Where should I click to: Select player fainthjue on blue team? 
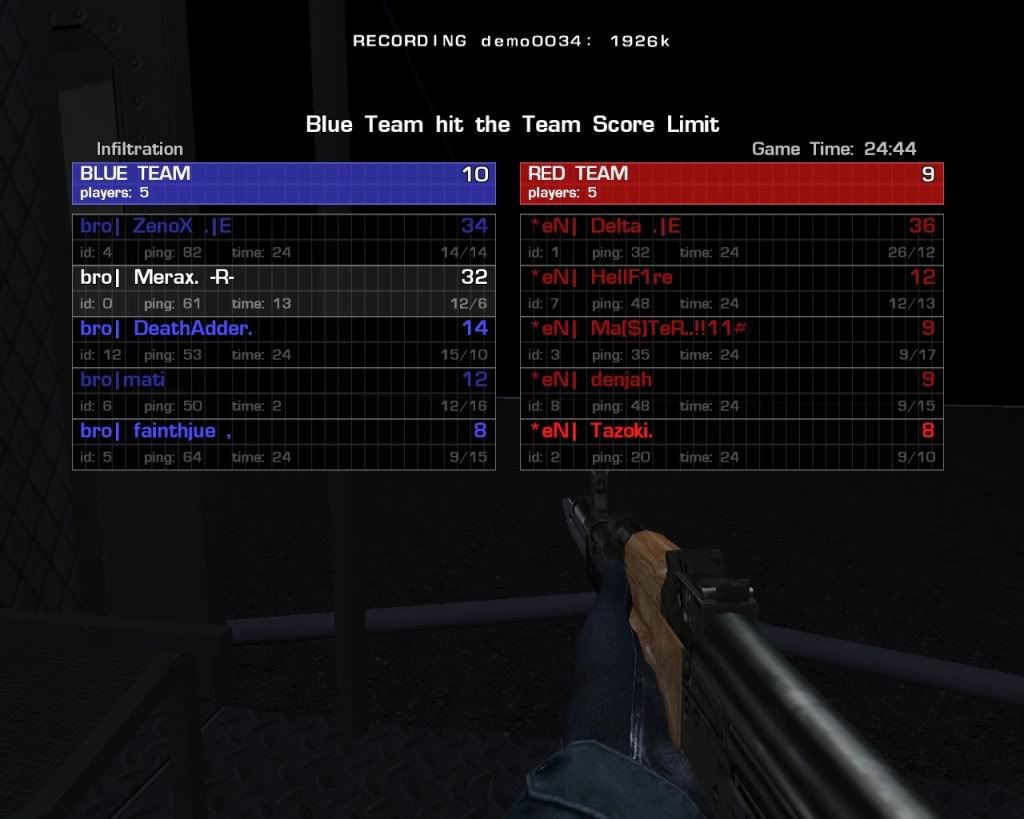[283, 443]
